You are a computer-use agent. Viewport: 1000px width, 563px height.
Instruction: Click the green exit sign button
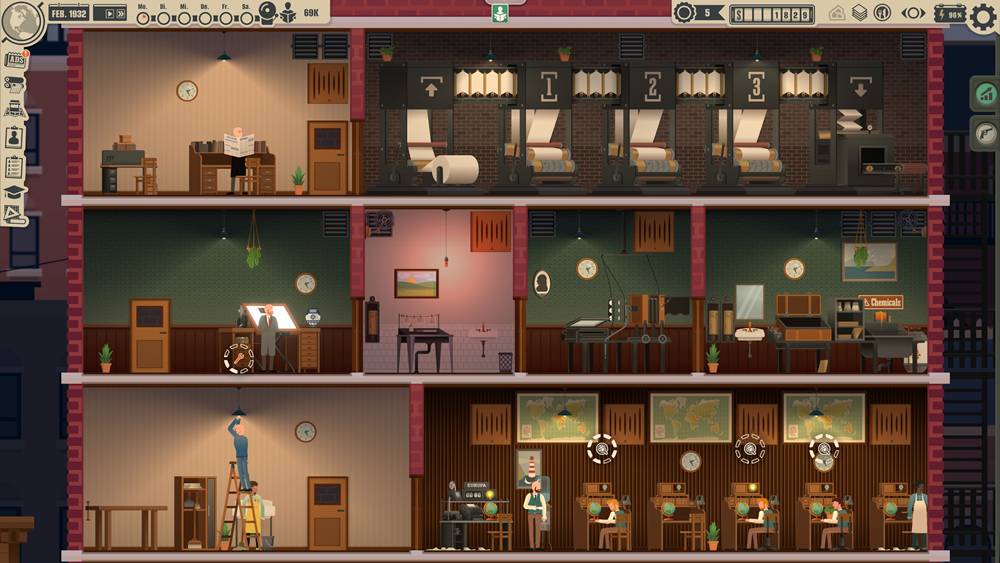pyautogui.click(x=500, y=12)
